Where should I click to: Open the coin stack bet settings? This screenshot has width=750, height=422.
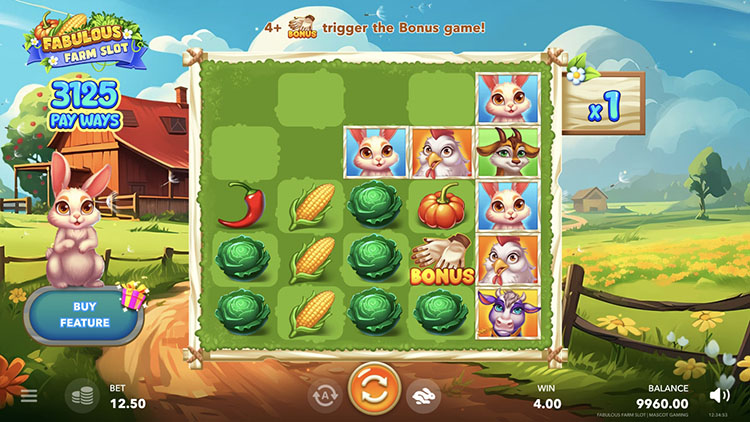82,395
